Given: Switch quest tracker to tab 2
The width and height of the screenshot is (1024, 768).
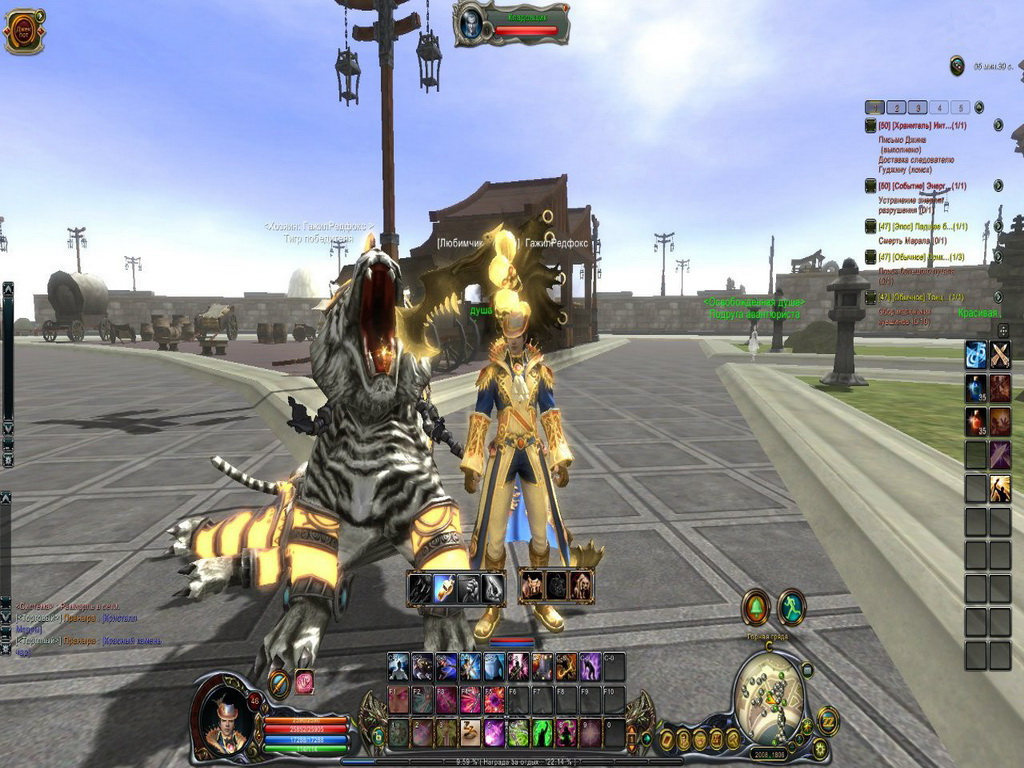Looking at the screenshot, I should pos(896,107).
